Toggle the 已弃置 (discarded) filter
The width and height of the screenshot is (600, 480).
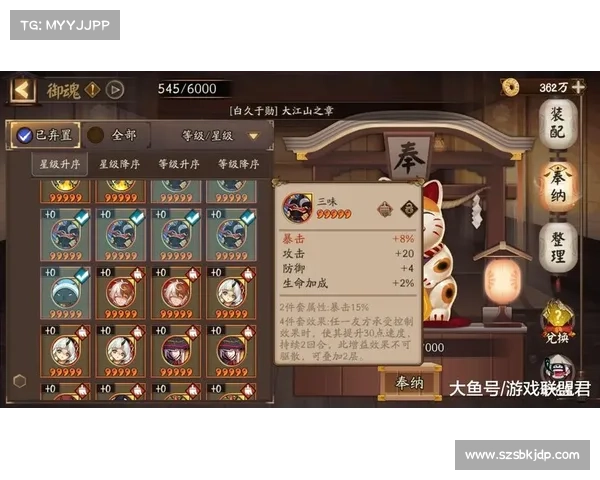(44, 135)
